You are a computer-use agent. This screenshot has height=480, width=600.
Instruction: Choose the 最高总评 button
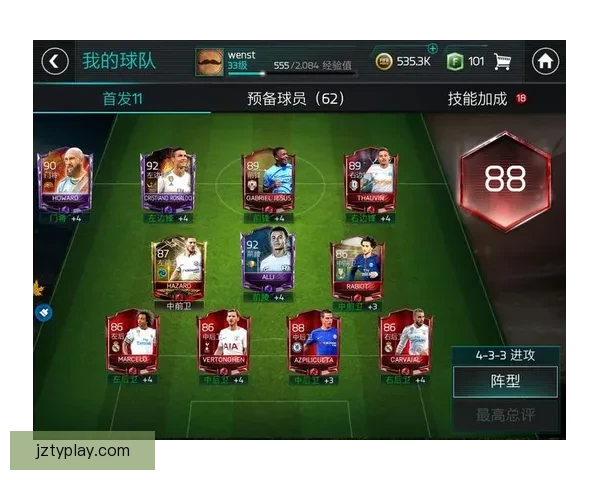pyautogui.click(x=503, y=414)
